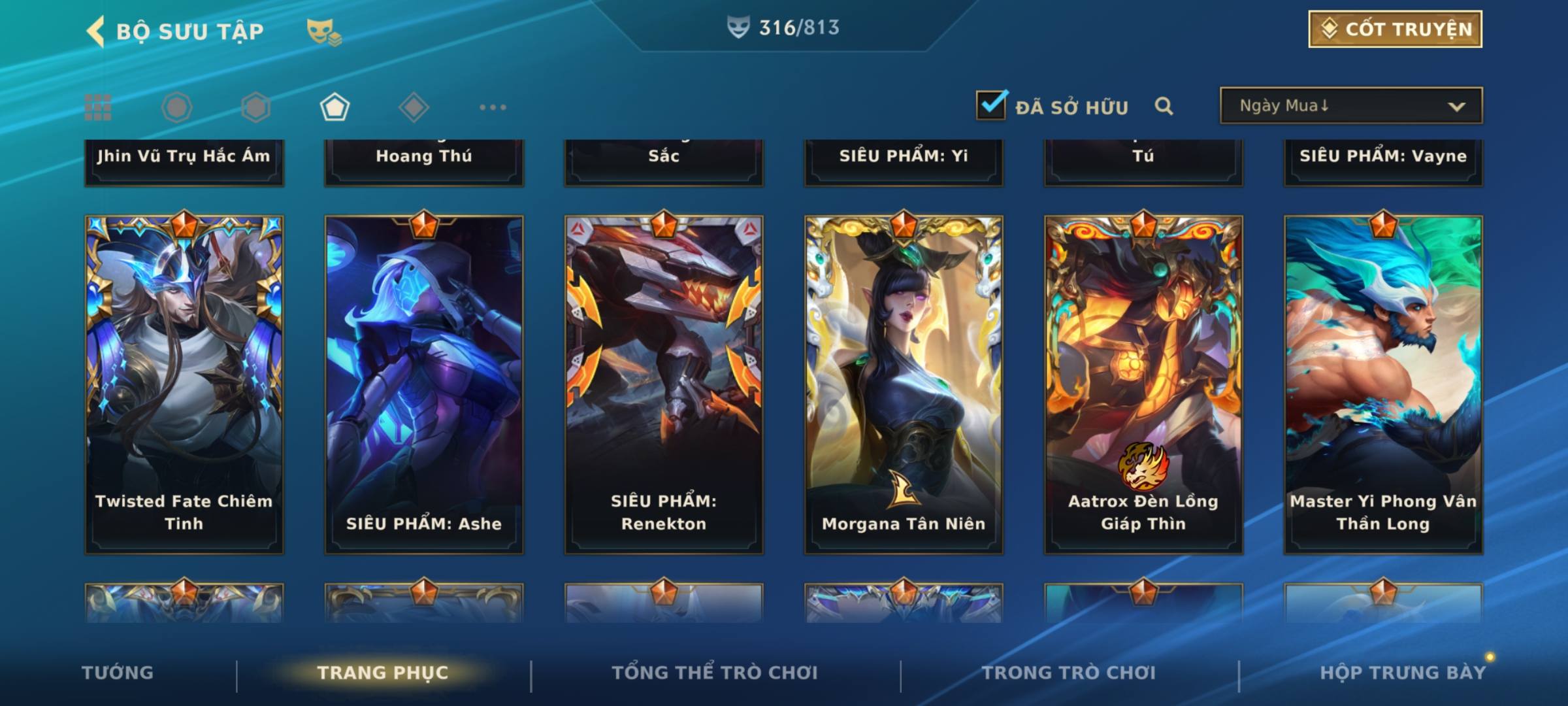The width and height of the screenshot is (1568, 706).
Task: Select Twisted Fate Chiêm Tinh skin card
Action: [184, 384]
